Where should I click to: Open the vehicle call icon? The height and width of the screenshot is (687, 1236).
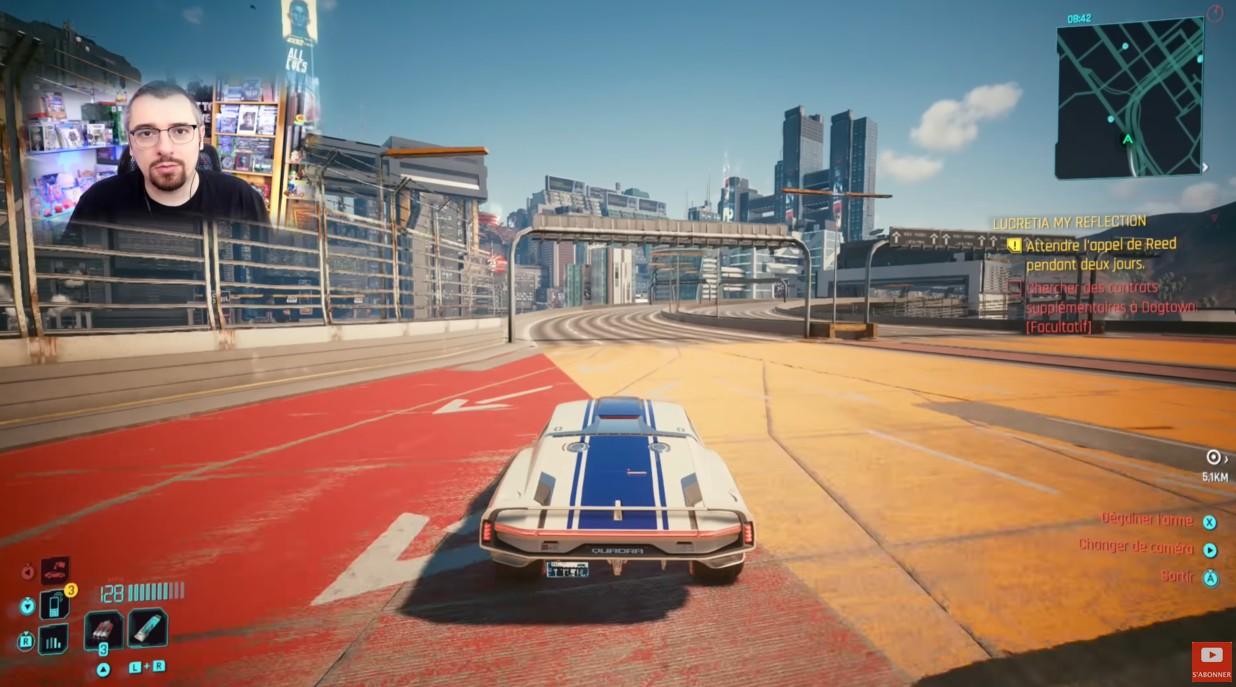(x=55, y=571)
